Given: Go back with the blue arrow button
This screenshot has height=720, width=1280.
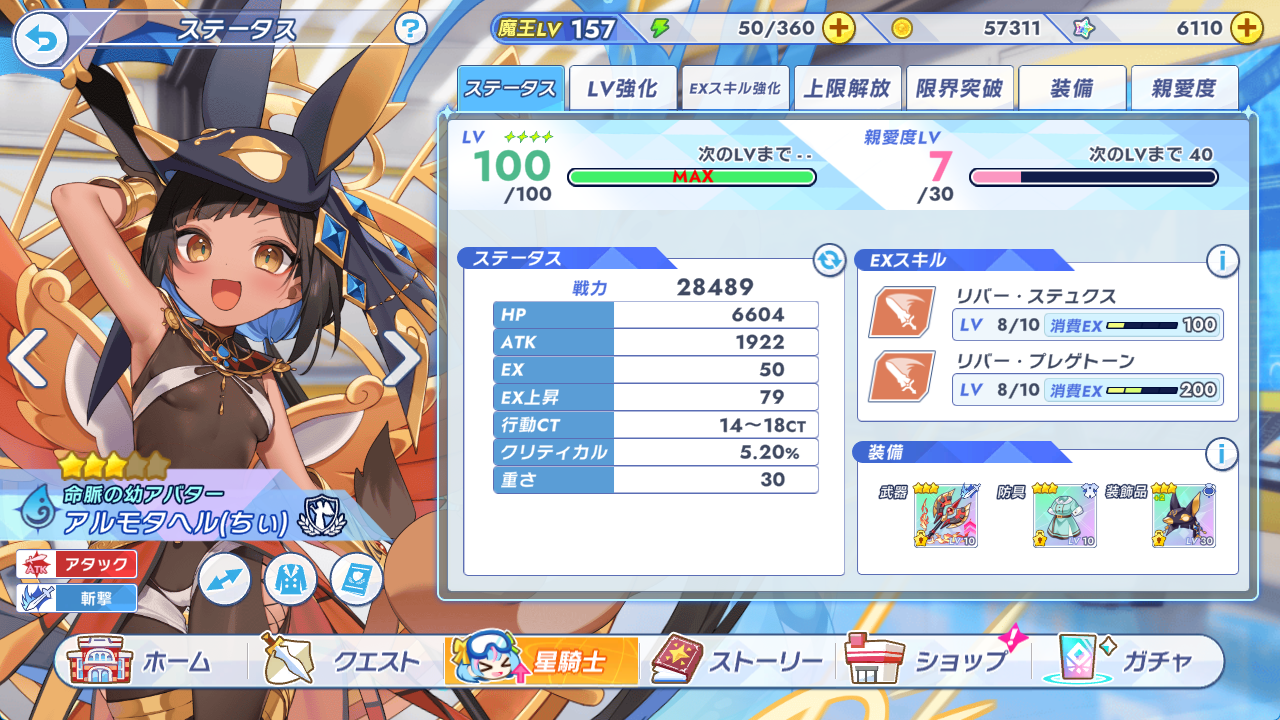Looking at the screenshot, I should (x=40, y=39).
